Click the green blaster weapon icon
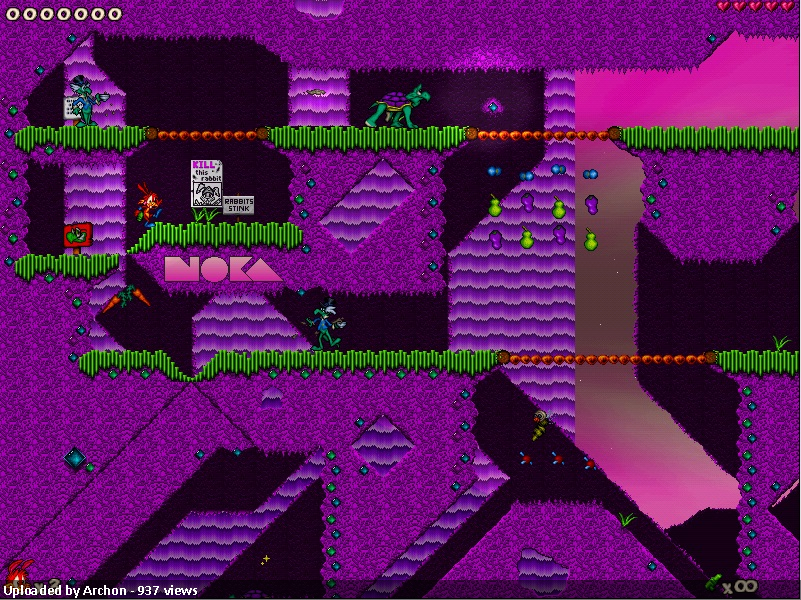 [713, 581]
